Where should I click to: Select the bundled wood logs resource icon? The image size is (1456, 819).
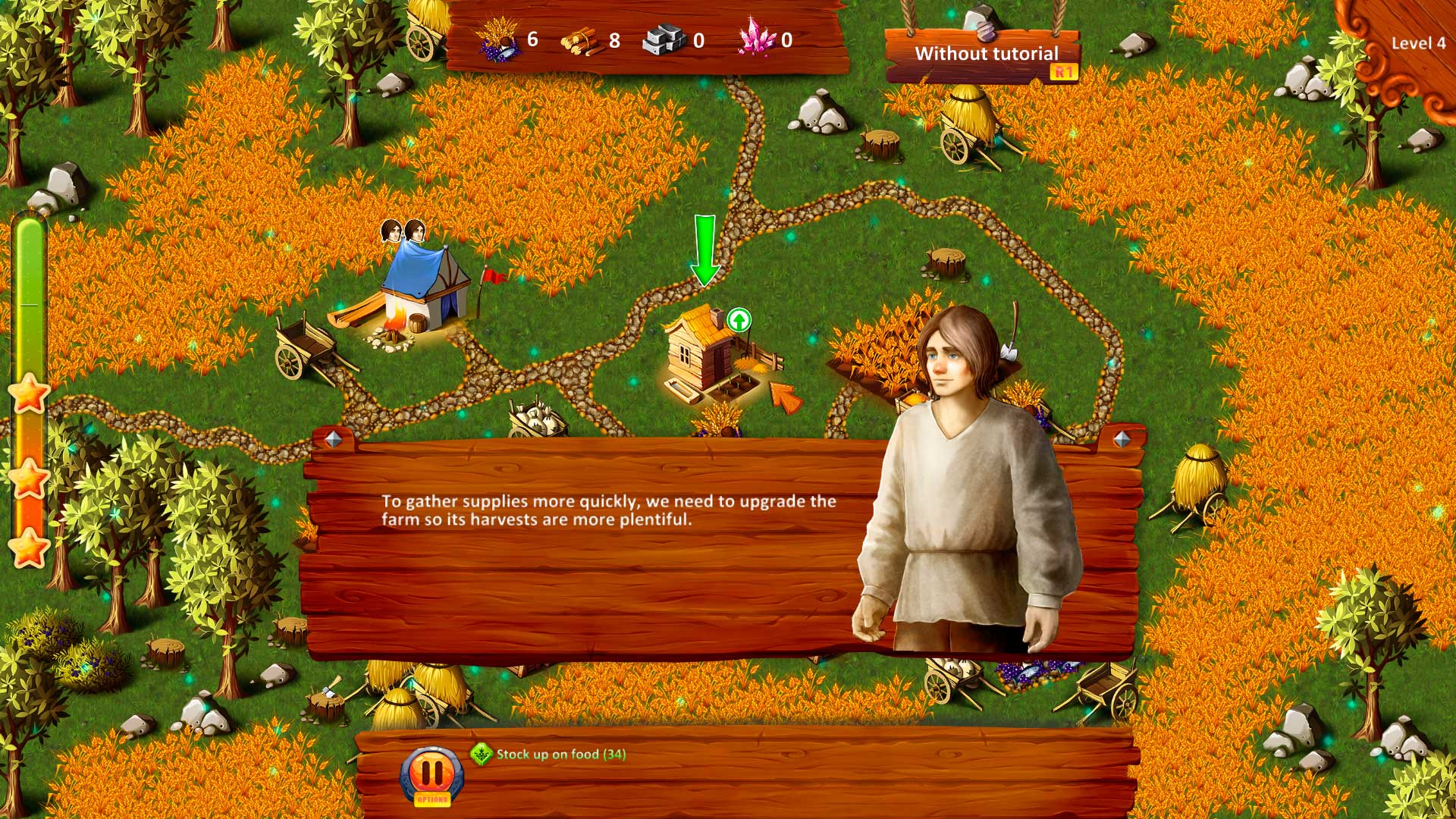[x=582, y=38]
